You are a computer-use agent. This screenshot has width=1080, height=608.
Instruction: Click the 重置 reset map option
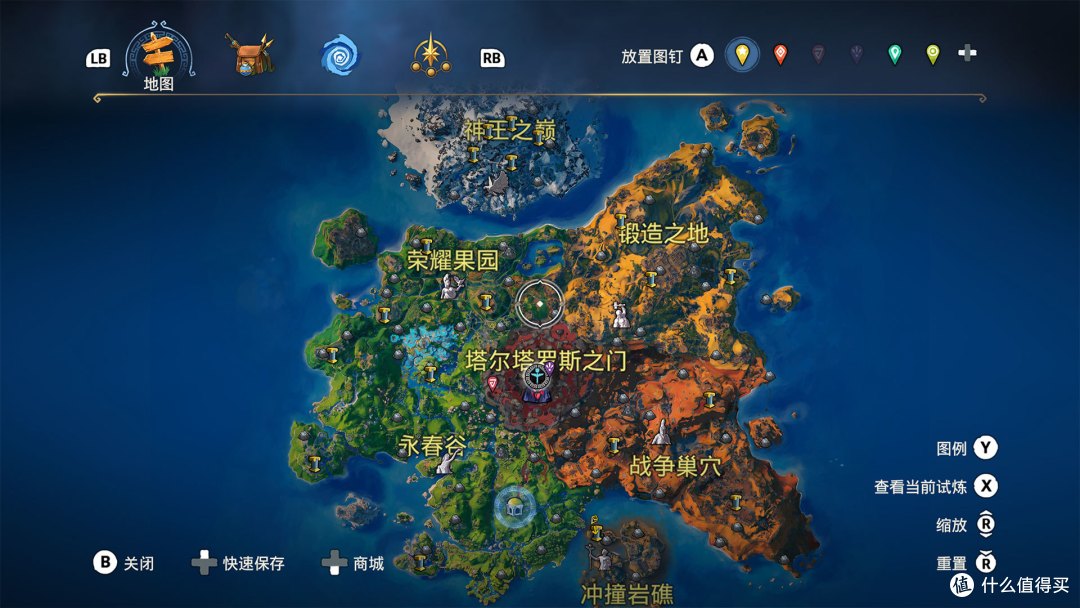tap(952, 564)
